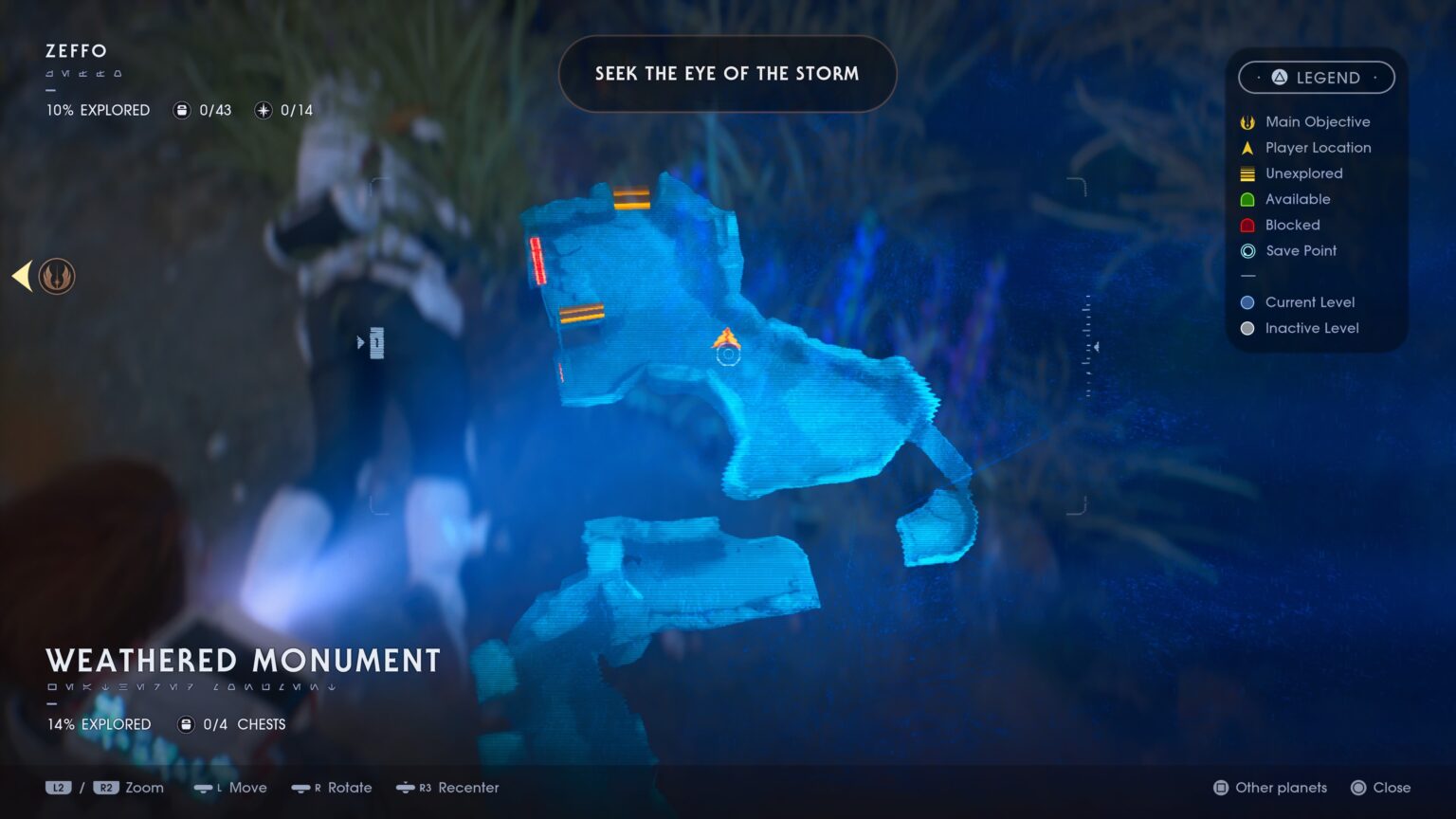This screenshot has width=1456, height=819.
Task: Select the green Available path icon
Action: (1247, 199)
